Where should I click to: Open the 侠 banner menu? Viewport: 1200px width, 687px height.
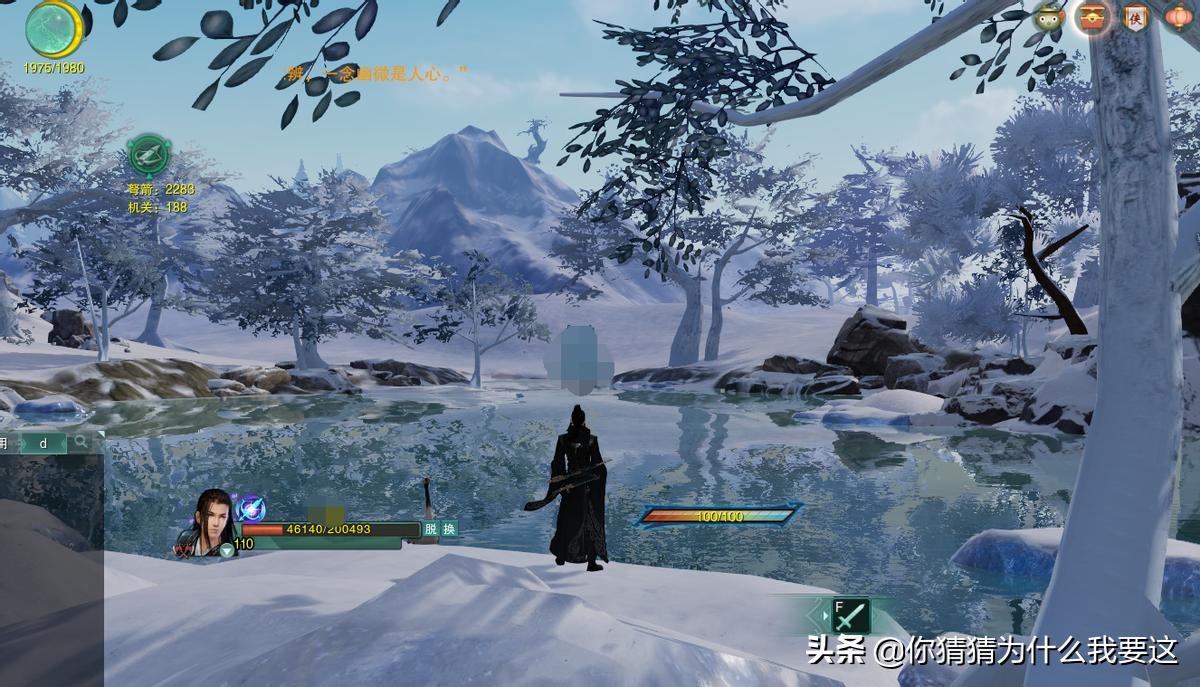click(x=1136, y=17)
